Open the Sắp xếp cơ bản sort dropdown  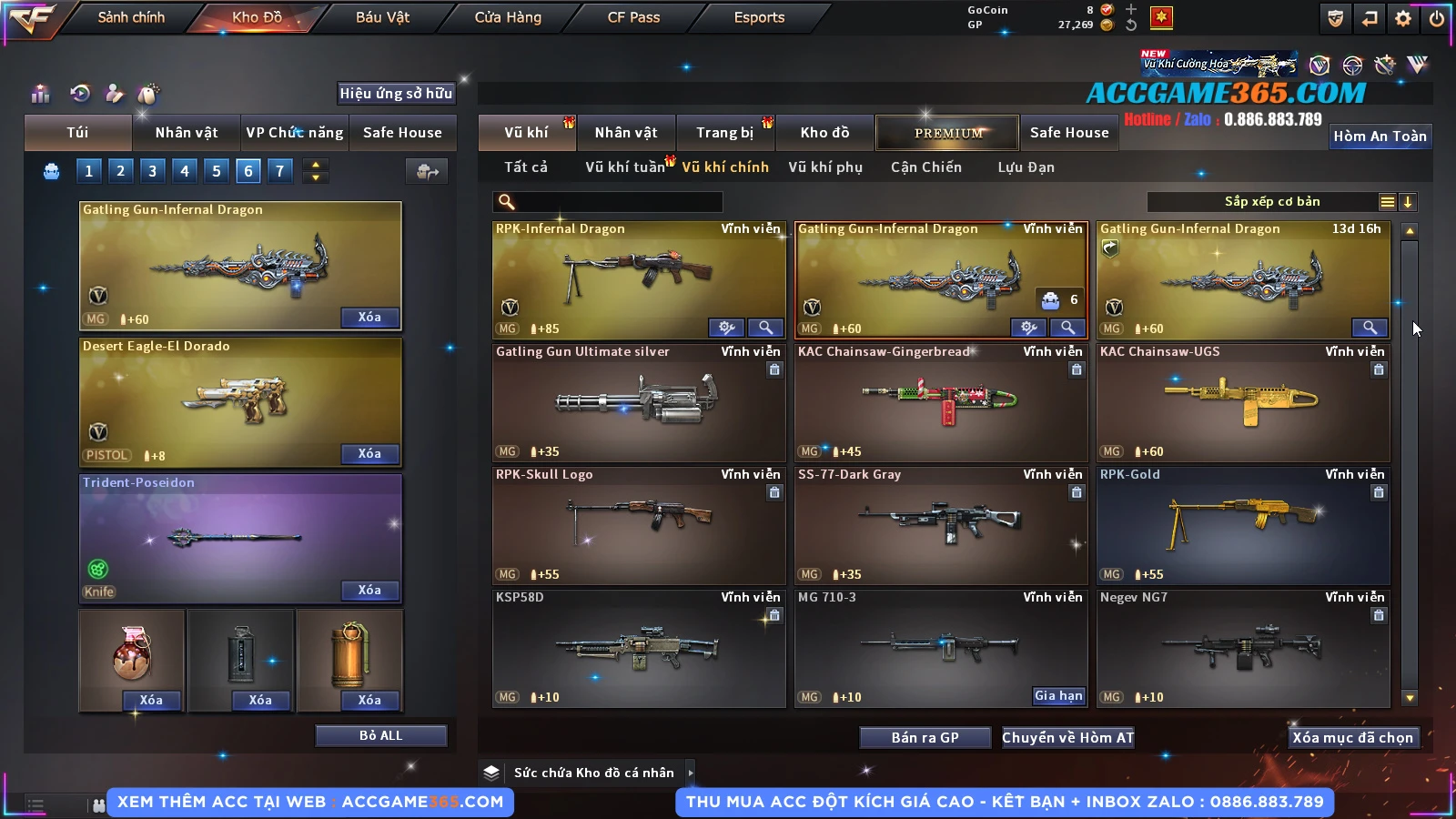(x=1271, y=202)
